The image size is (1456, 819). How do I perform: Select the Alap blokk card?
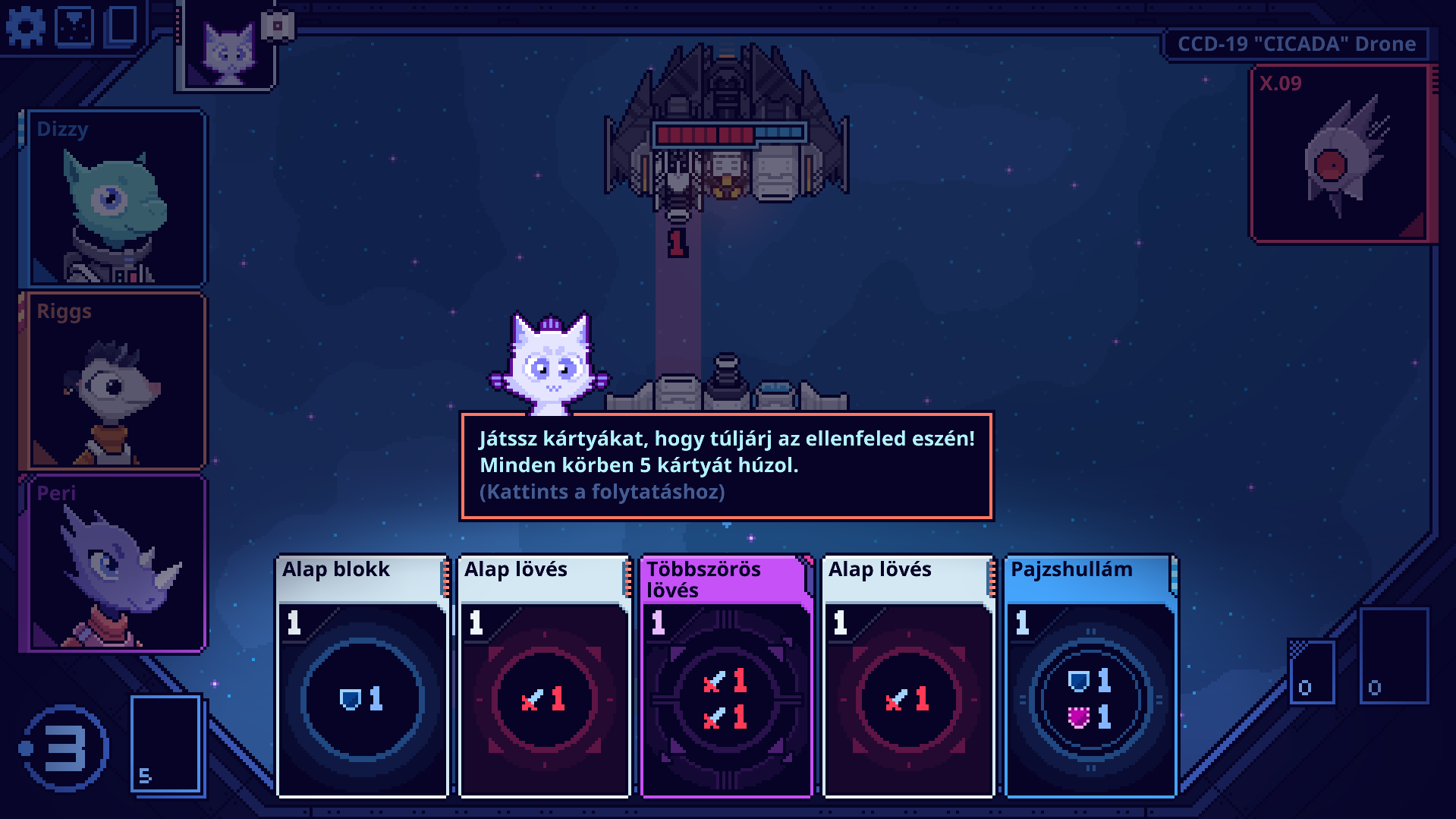tap(362, 676)
